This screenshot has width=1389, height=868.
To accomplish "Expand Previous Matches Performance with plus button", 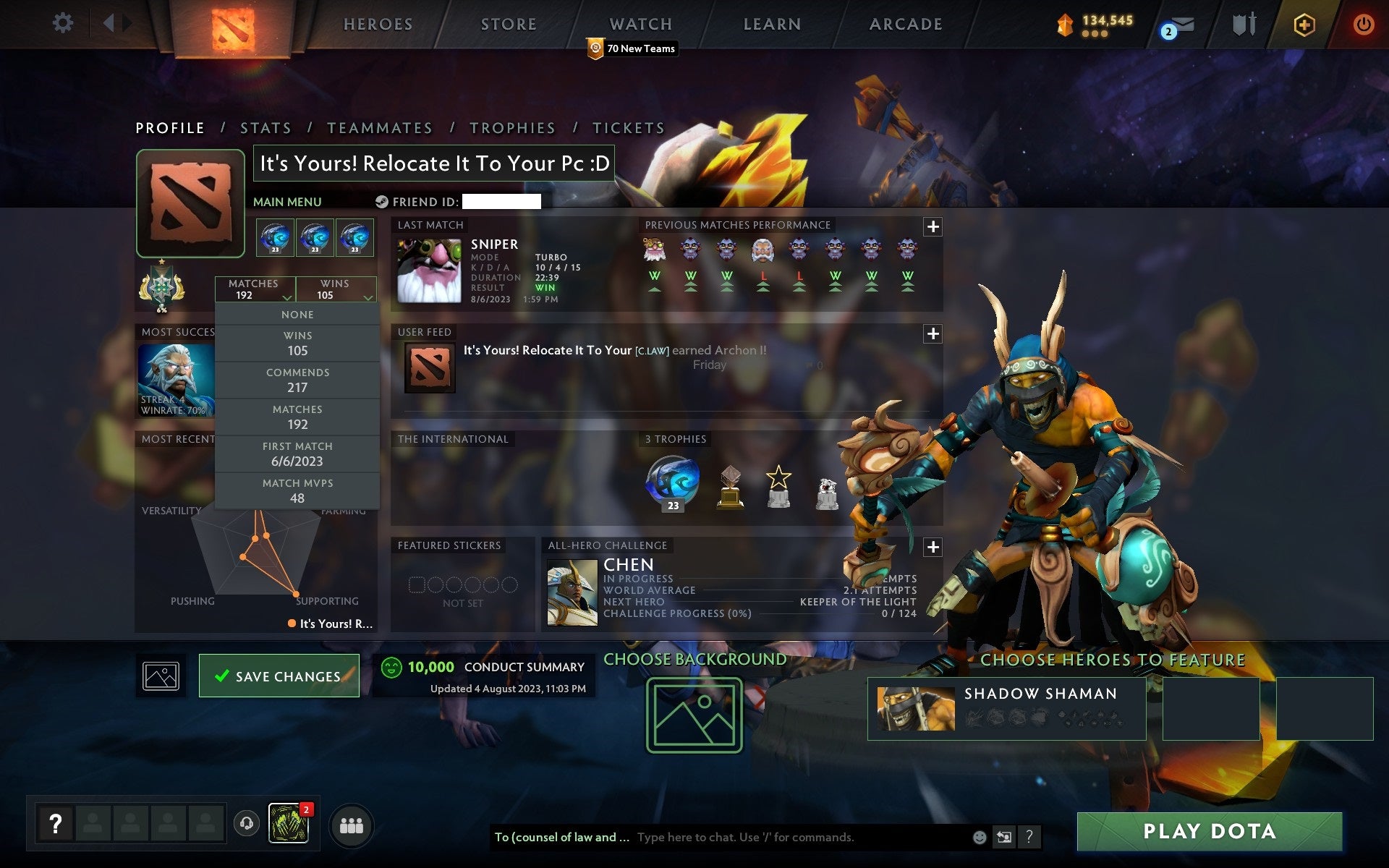I will (x=933, y=226).
